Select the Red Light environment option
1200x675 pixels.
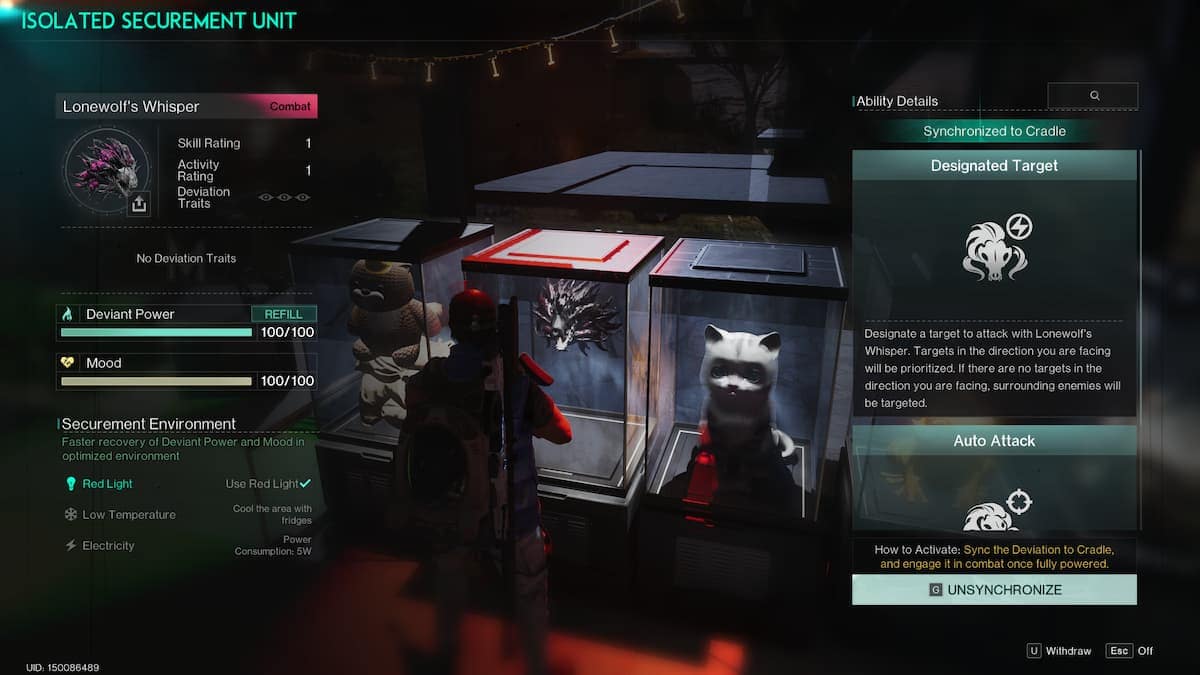tap(107, 484)
